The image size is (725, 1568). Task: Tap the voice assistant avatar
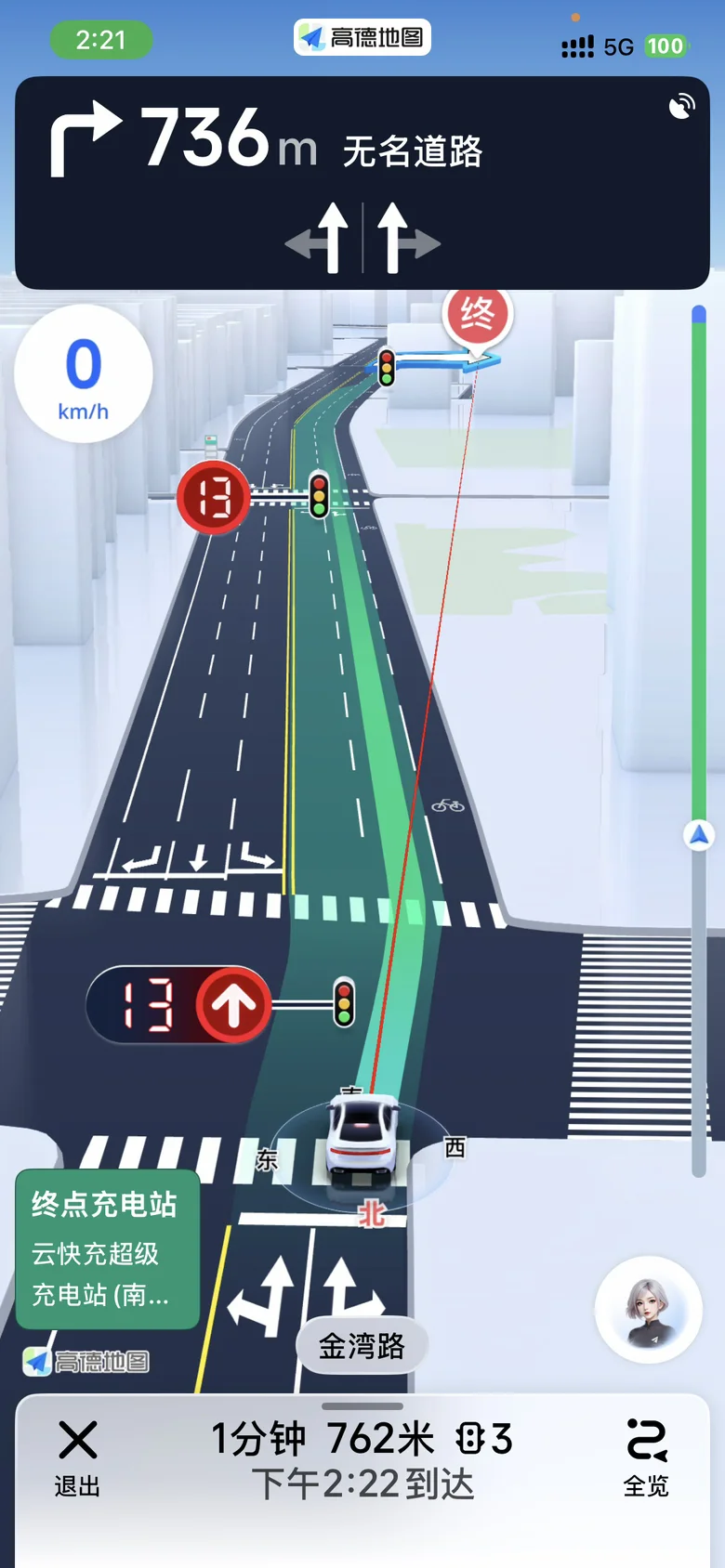point(648,1309)
